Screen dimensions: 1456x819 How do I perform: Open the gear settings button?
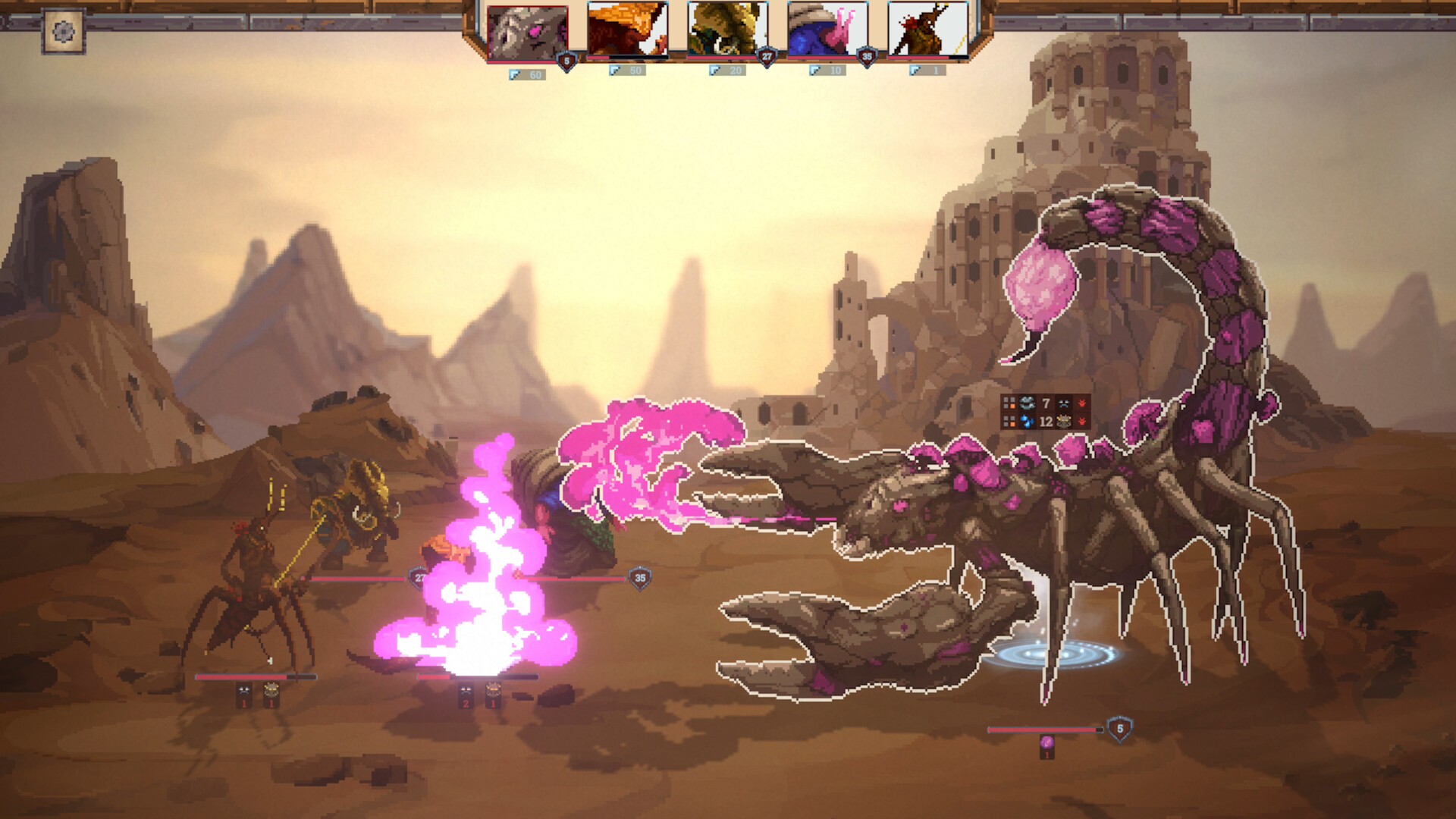tap(63, 31)
